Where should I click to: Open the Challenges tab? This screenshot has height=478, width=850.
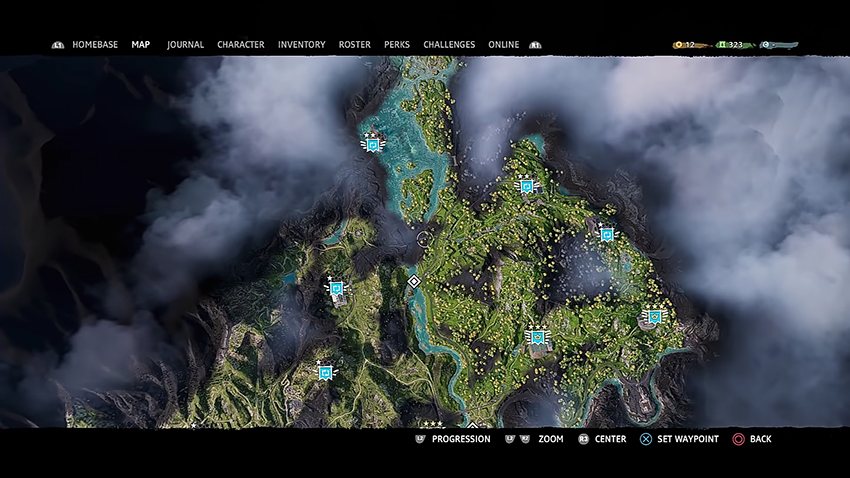click(x=449, y=45)
